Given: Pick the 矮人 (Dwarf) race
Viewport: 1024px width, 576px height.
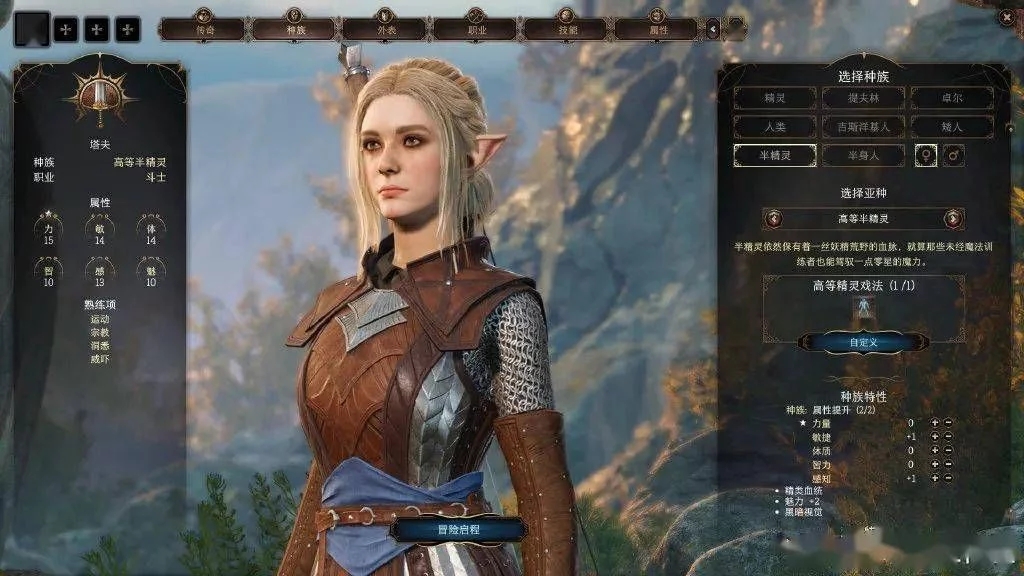Looking at the screenshot, I should [x=951, y=127].
